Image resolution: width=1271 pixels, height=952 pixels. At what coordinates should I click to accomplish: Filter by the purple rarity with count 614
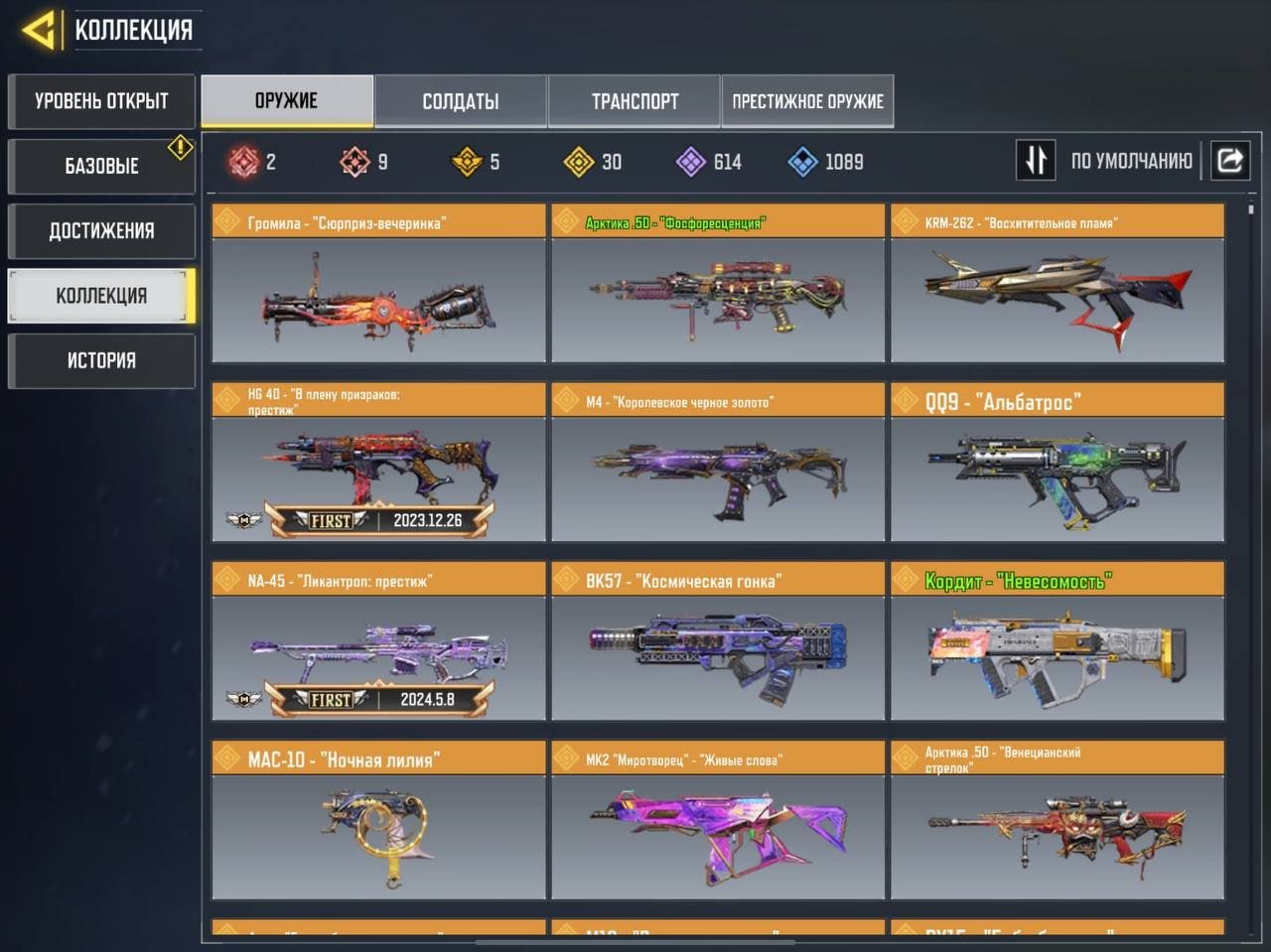pos(709,162)
